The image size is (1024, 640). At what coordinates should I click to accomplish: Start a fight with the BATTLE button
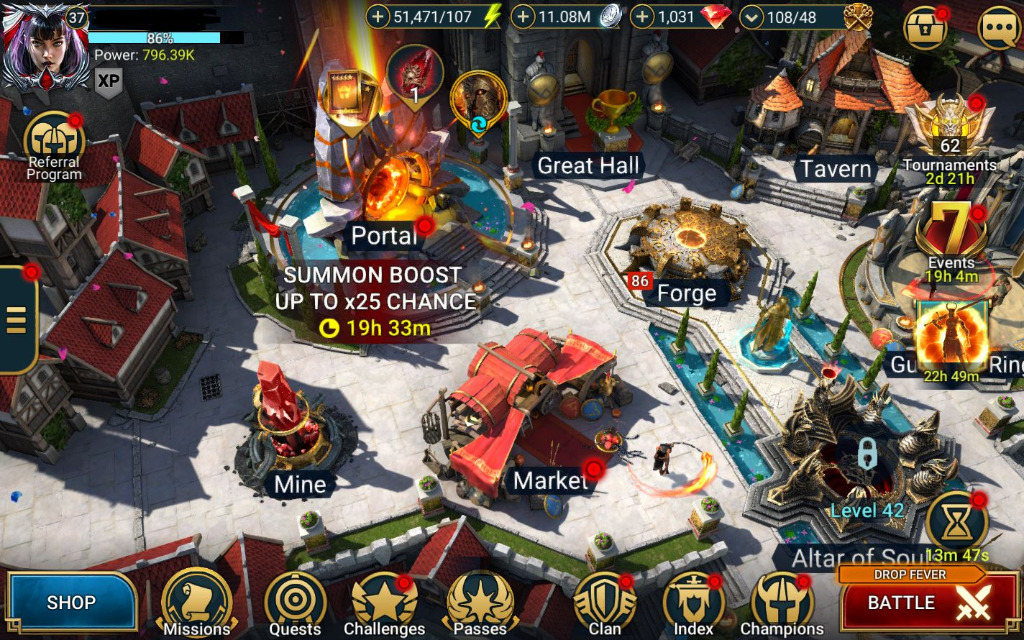[915, 602]
